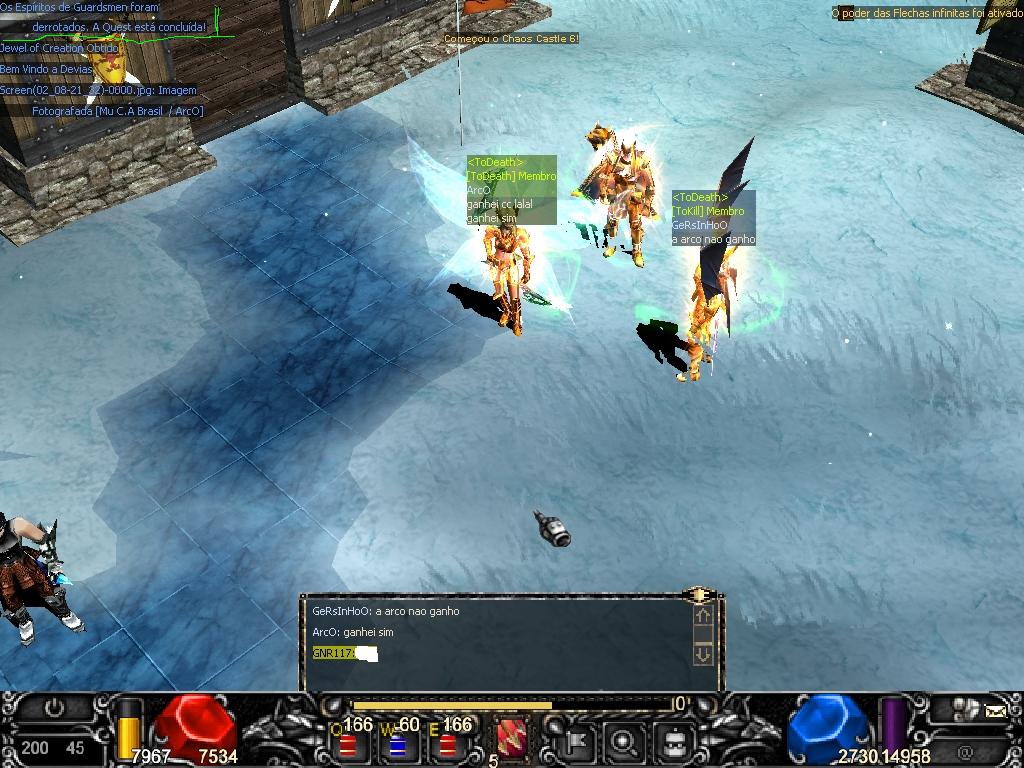Click the power button on the HUD
The height and width of the screenshot is (768, 1024).
click(x=54, y=709)
